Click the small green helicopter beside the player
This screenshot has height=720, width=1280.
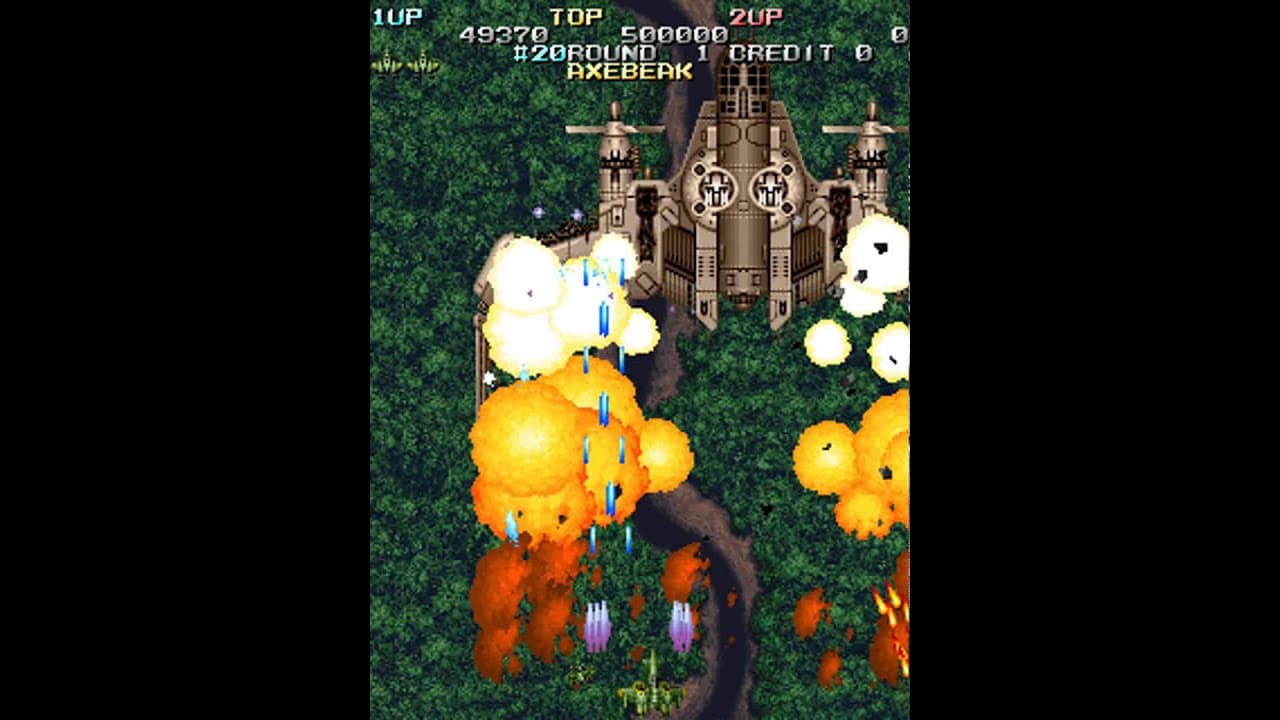[580, 674]
